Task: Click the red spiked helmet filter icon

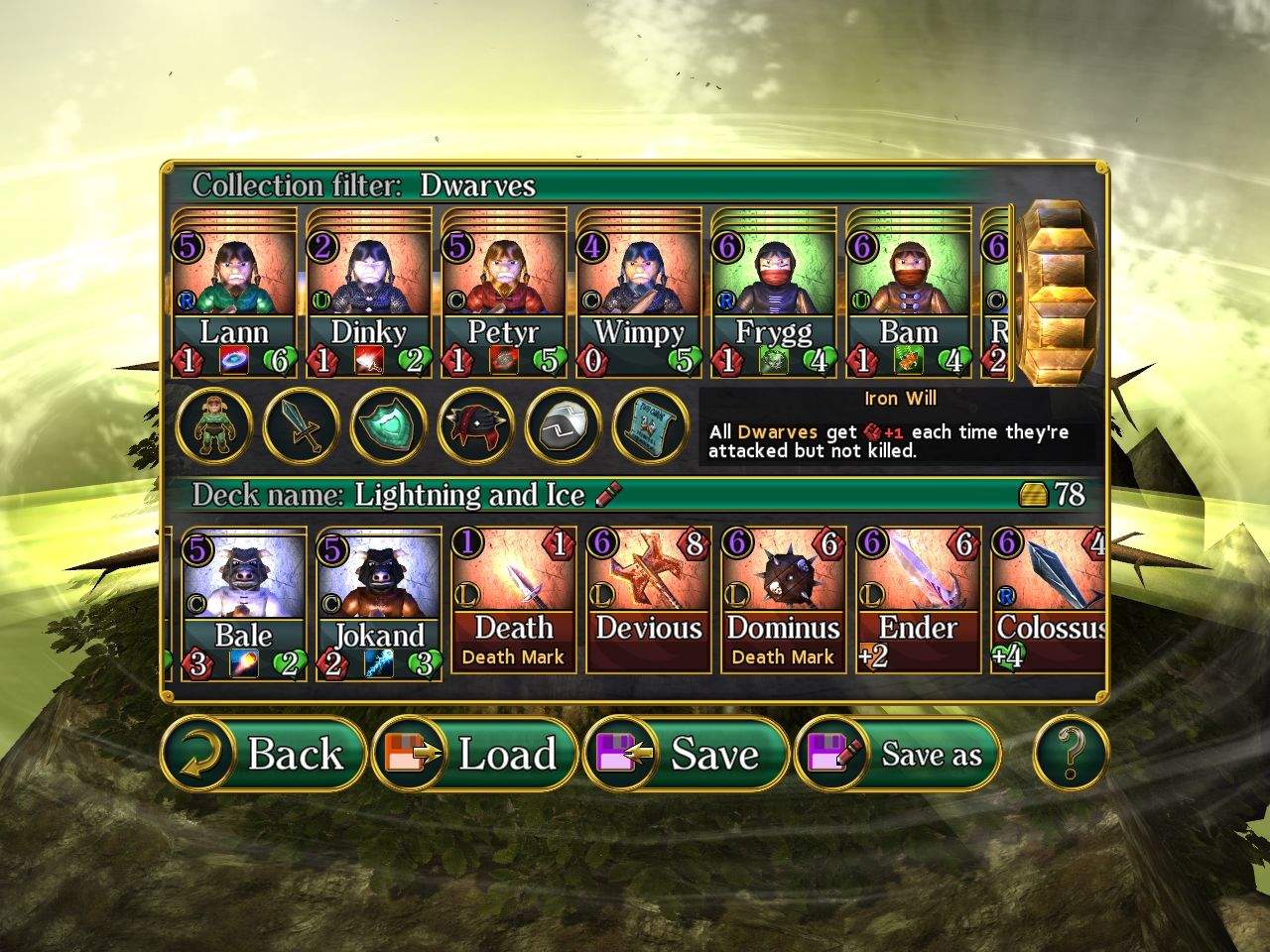Action: tap(475, 426)
